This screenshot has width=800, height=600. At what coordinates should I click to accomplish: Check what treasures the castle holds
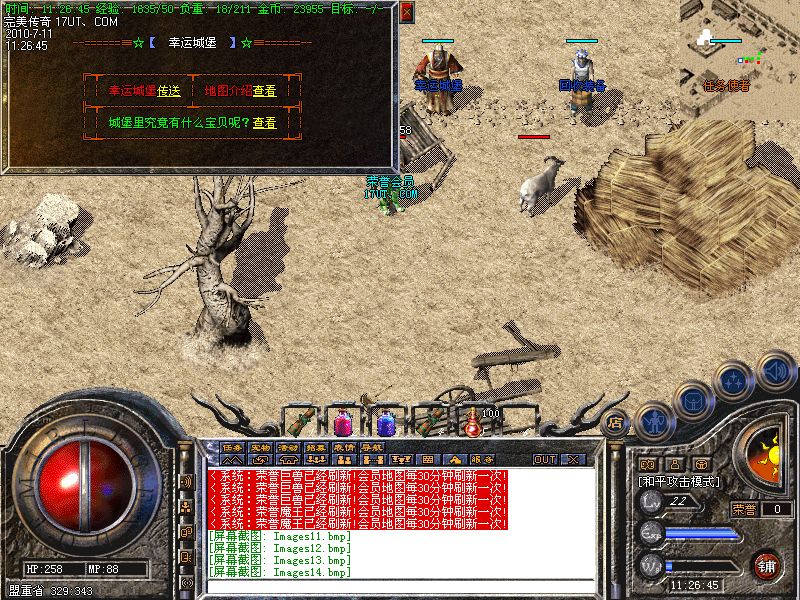264,123
